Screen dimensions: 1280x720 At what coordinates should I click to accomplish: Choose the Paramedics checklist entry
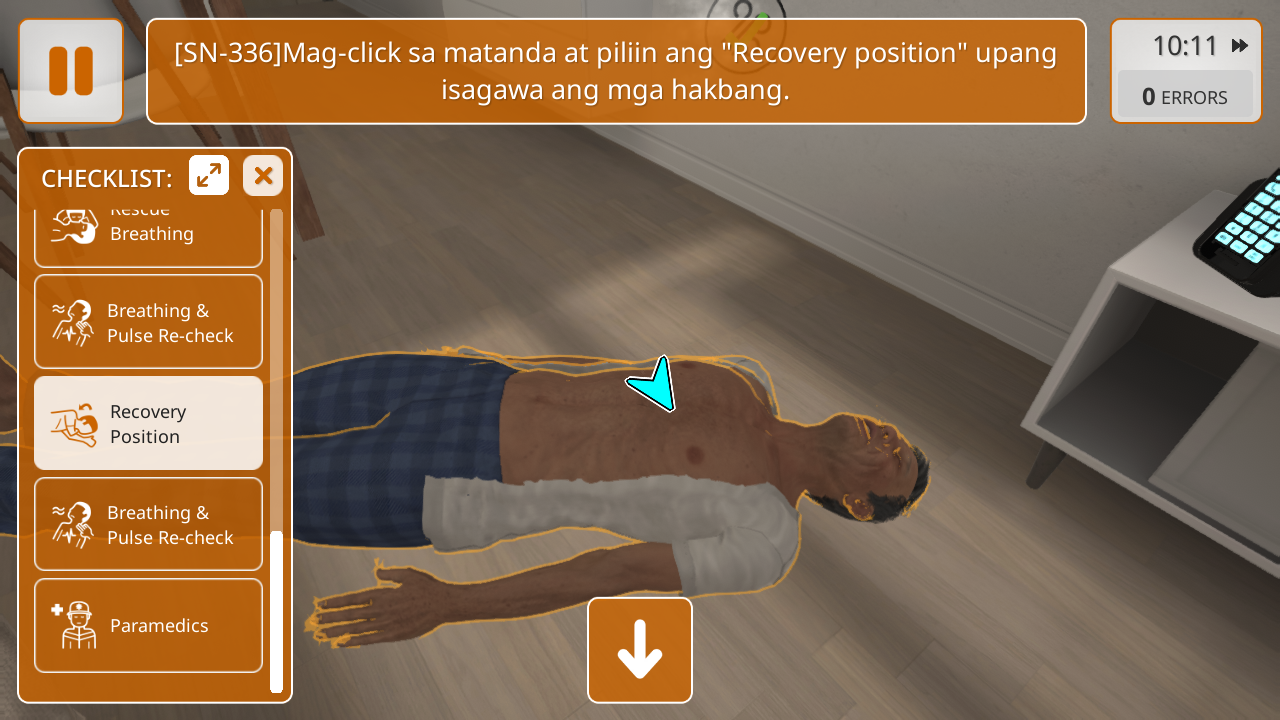point(148,626)
